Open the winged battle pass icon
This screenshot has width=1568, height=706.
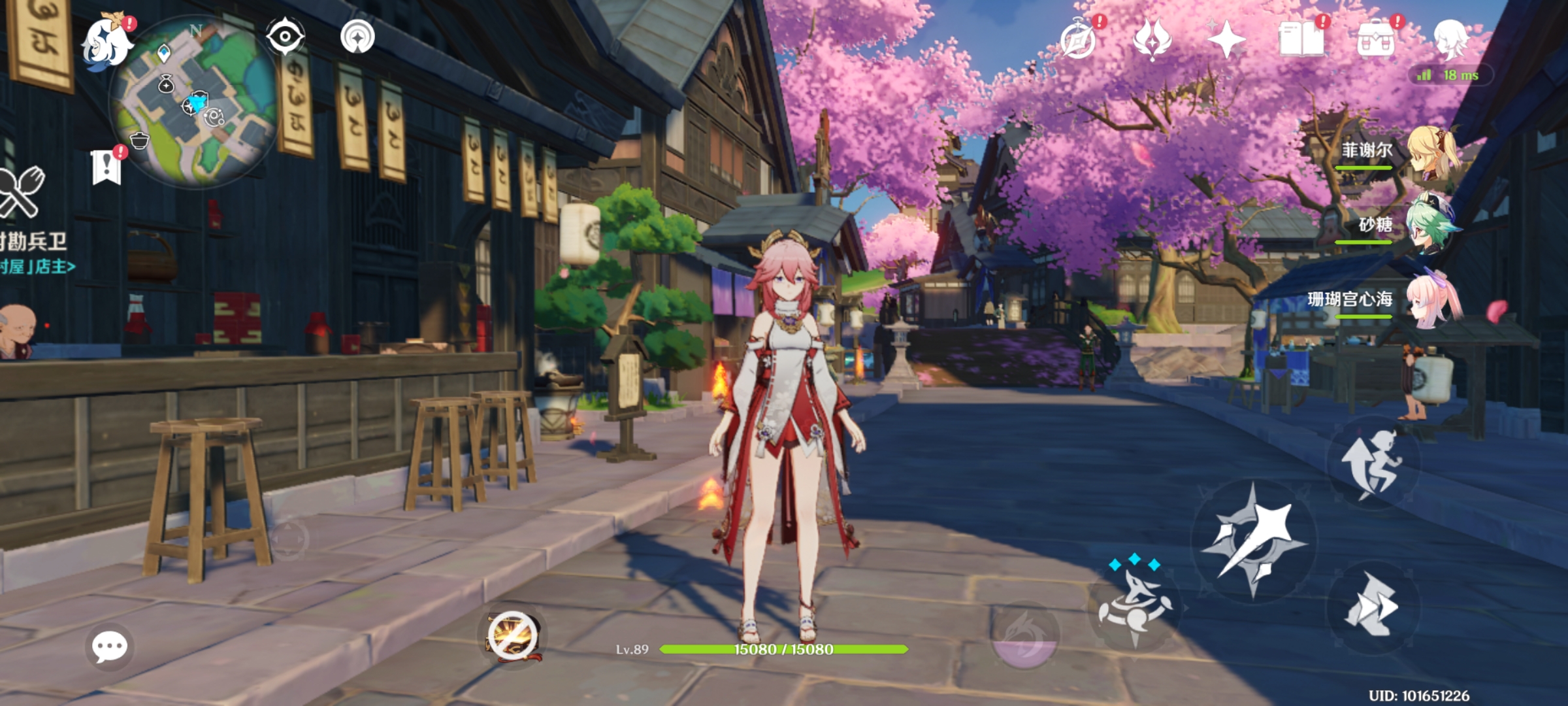1152,41
